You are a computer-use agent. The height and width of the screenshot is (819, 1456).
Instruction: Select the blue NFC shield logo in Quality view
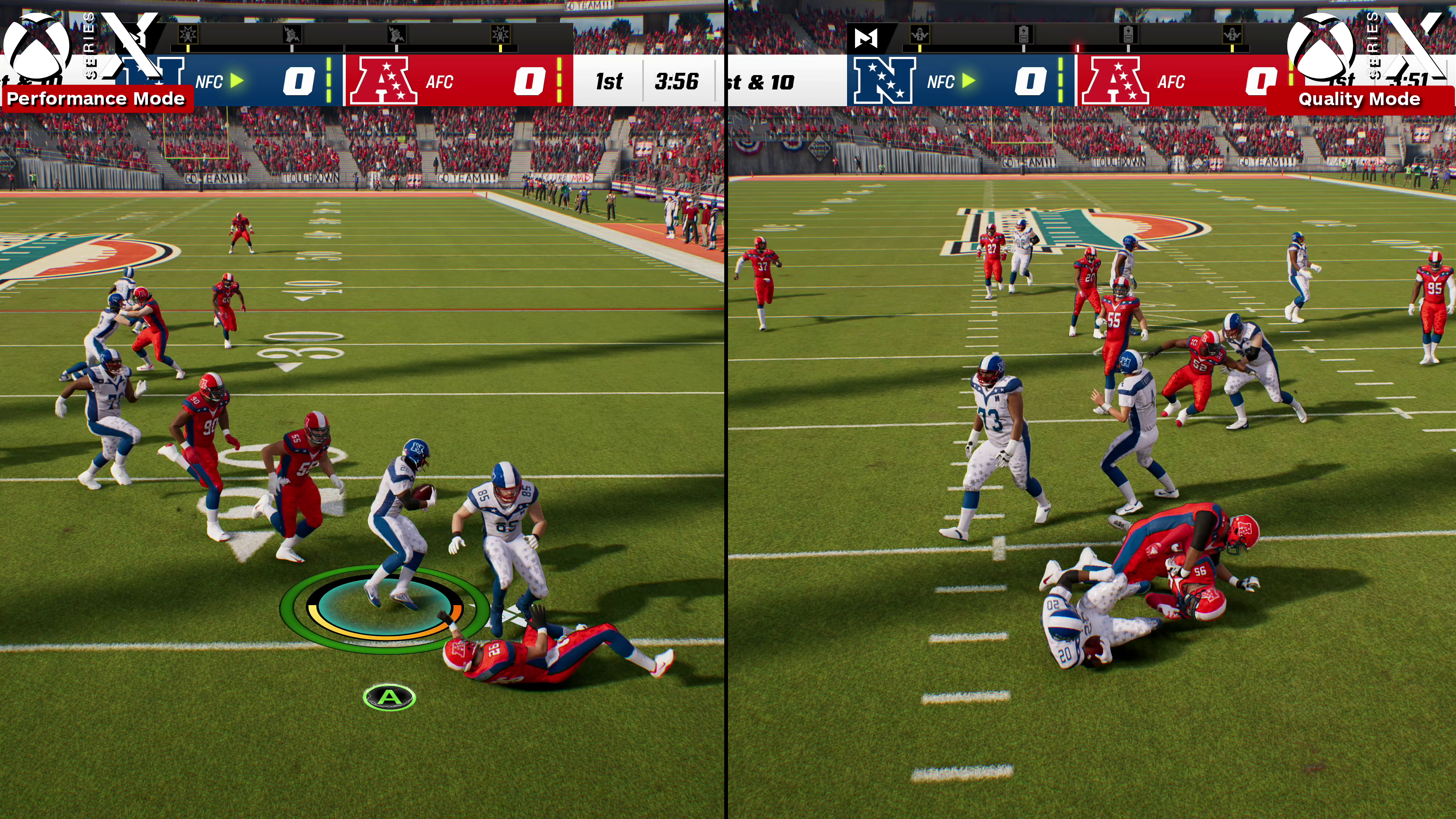tap(883, 81)
